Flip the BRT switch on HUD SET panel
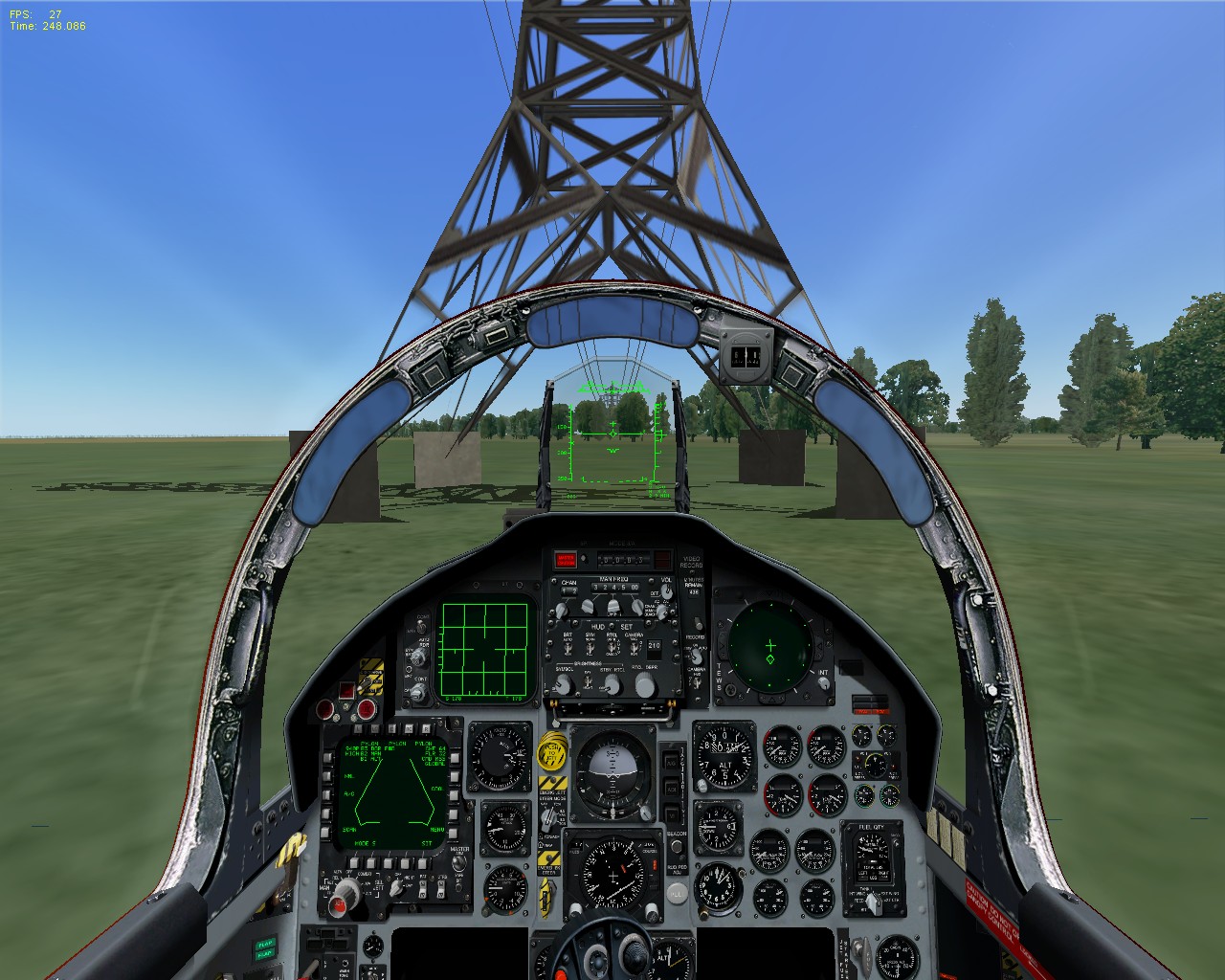This screenshot has width=1225, height=980. coord(568,648)
